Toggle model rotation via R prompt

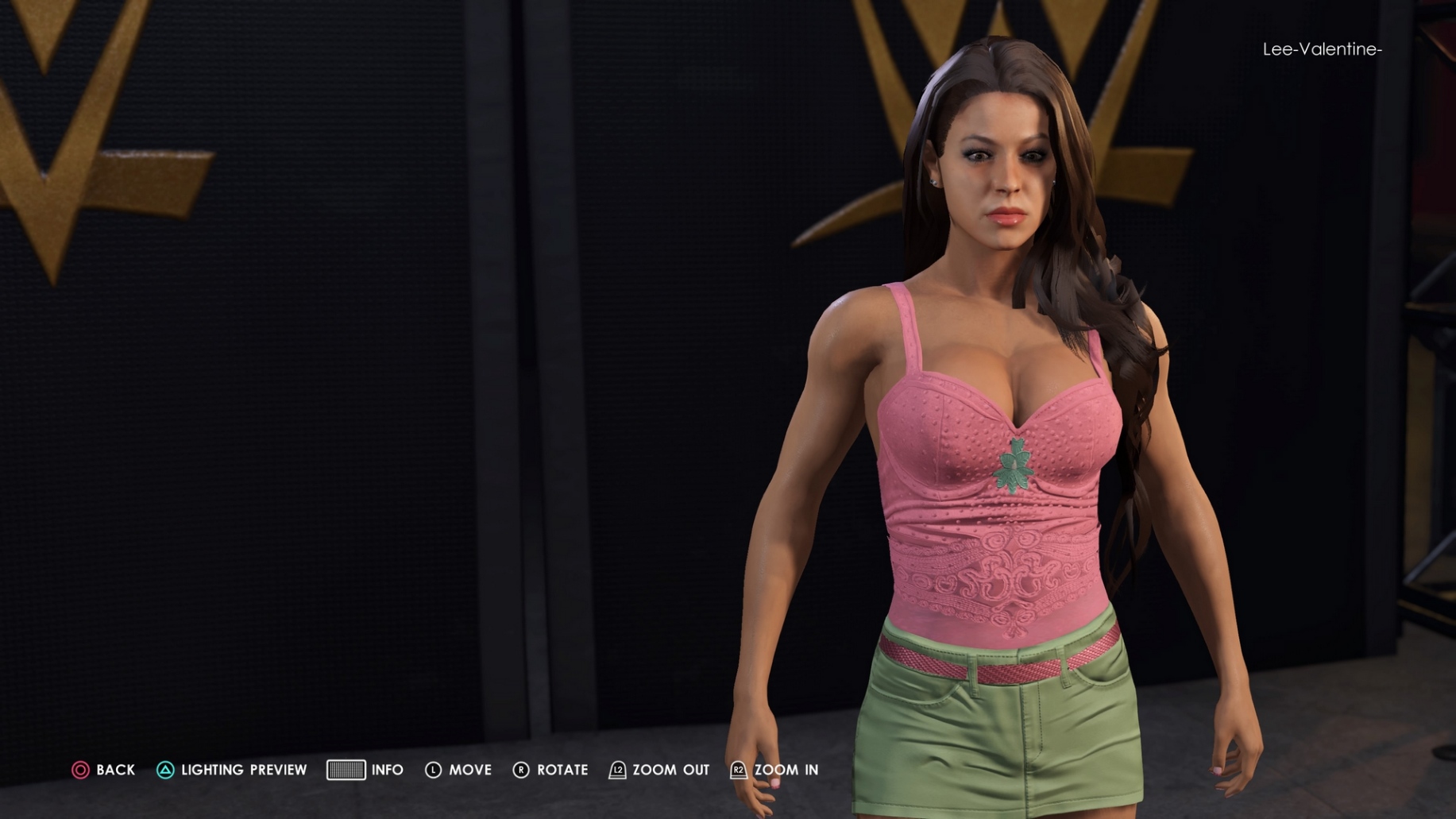point(520,770)
